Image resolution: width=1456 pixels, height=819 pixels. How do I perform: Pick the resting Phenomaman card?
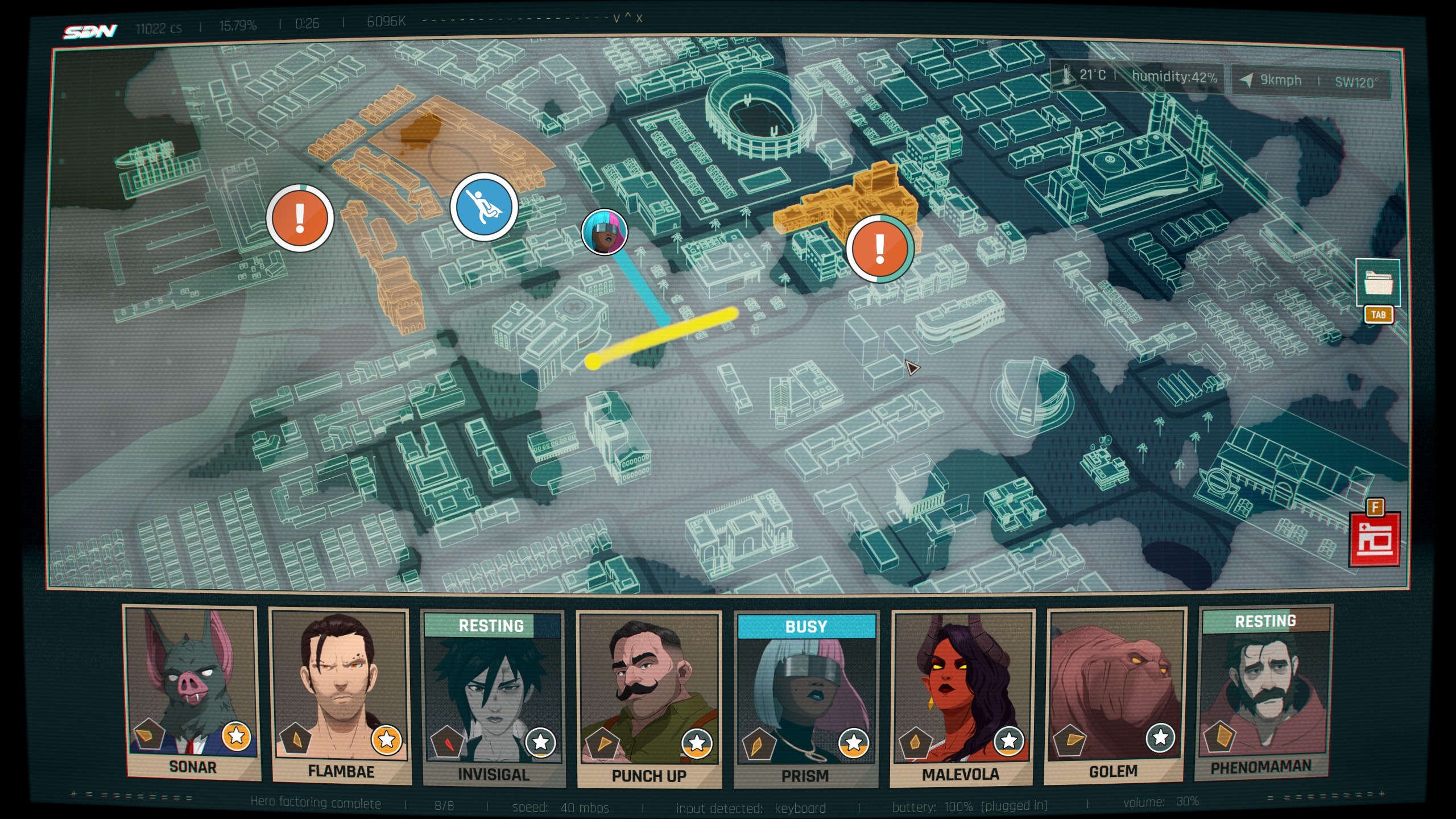coord(1264,692)
